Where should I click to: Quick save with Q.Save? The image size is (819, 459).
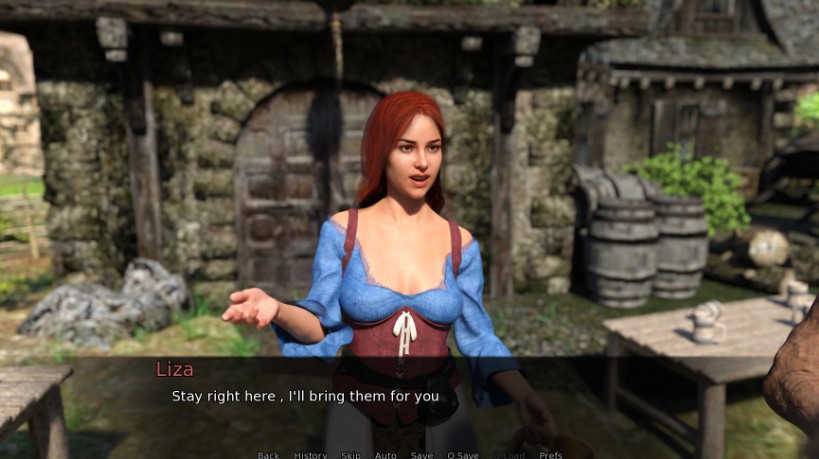point(463,455)
